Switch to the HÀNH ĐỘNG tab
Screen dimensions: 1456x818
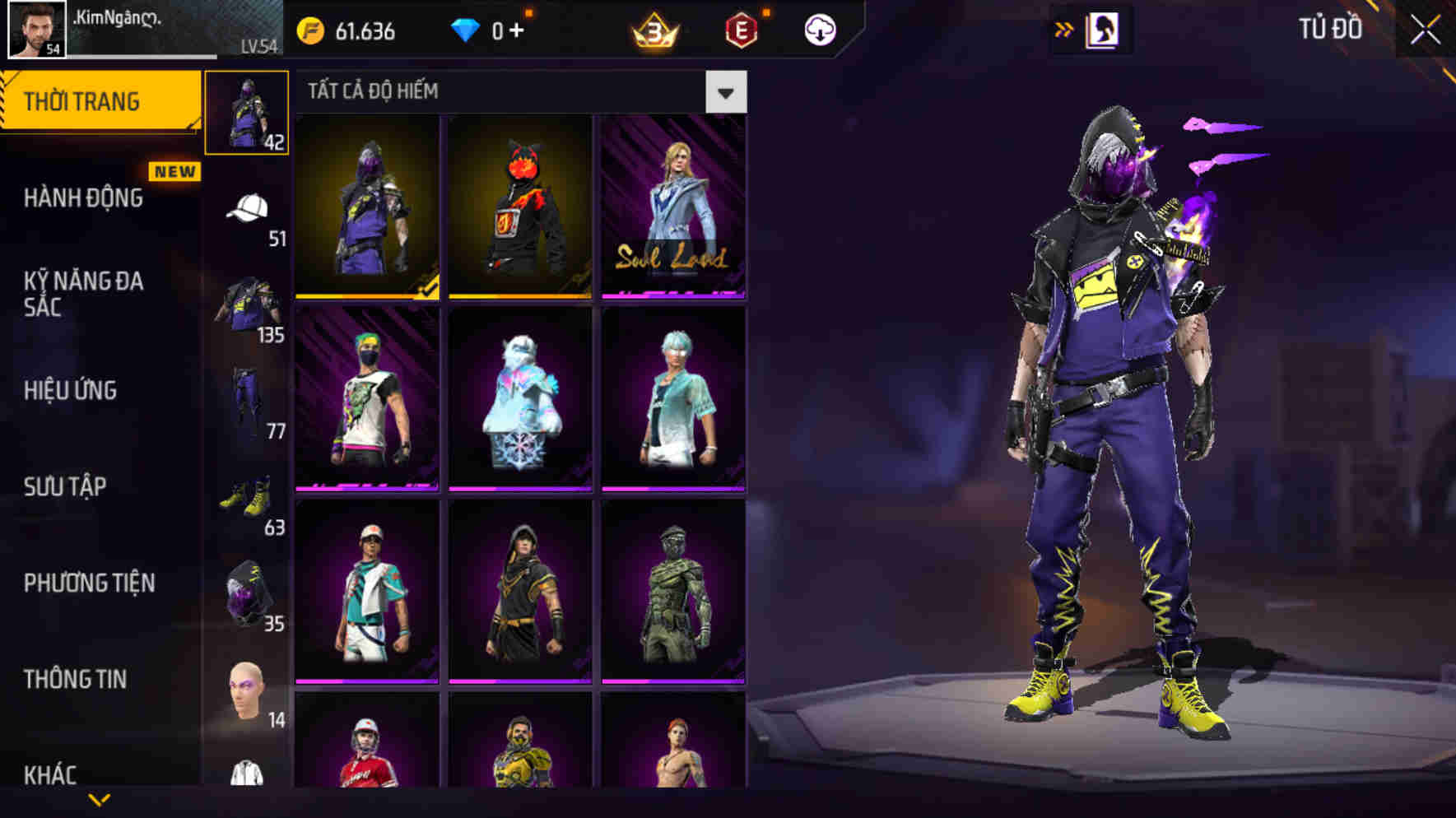pyautogui.click(x=82, y=198)
